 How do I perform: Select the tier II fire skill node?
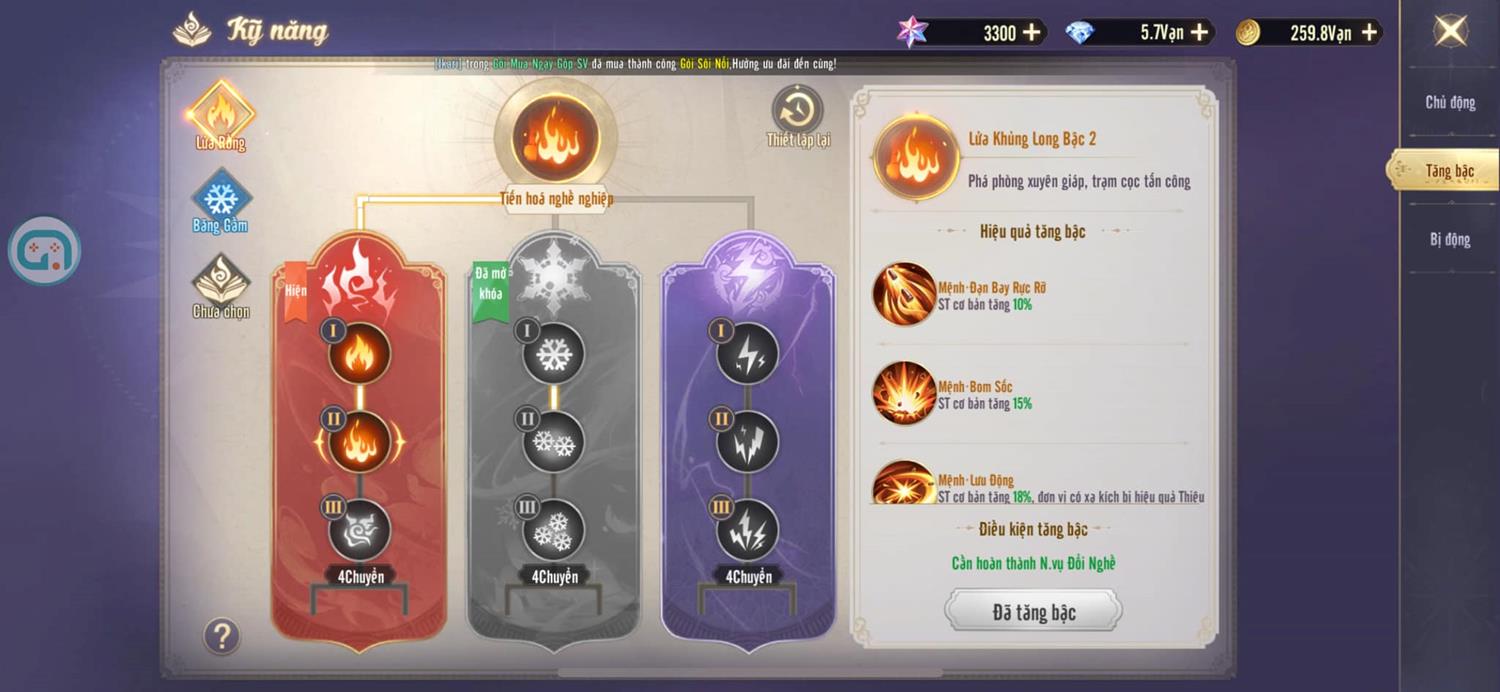point(360,441)
